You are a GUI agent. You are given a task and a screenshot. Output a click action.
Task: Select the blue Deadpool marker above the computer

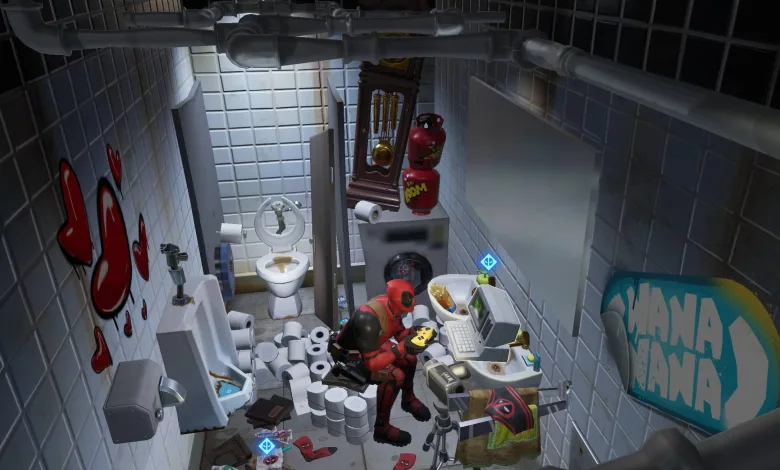click(x=488, y=262)
